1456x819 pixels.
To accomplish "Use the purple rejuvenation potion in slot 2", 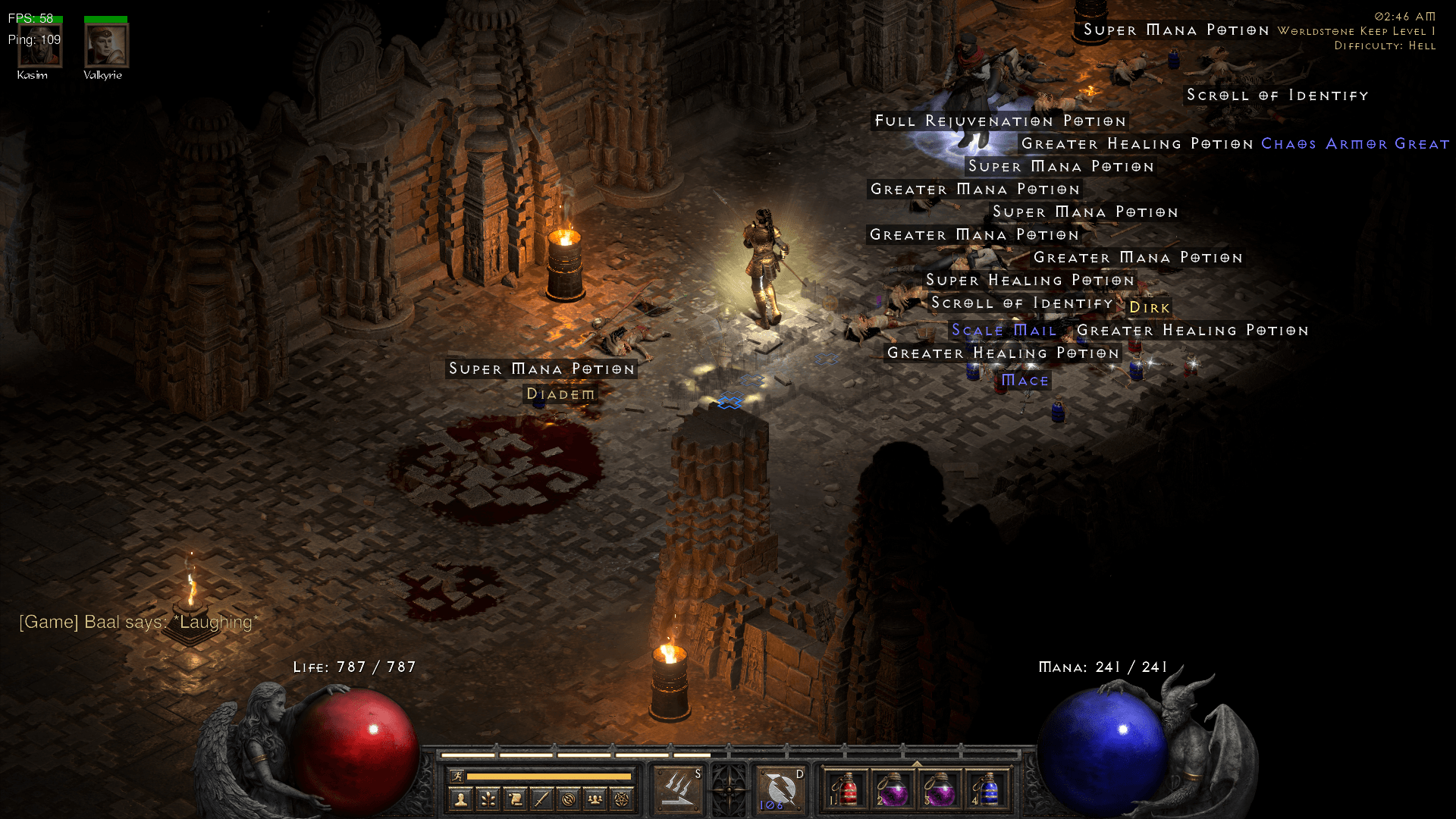I will coord(893,789).
